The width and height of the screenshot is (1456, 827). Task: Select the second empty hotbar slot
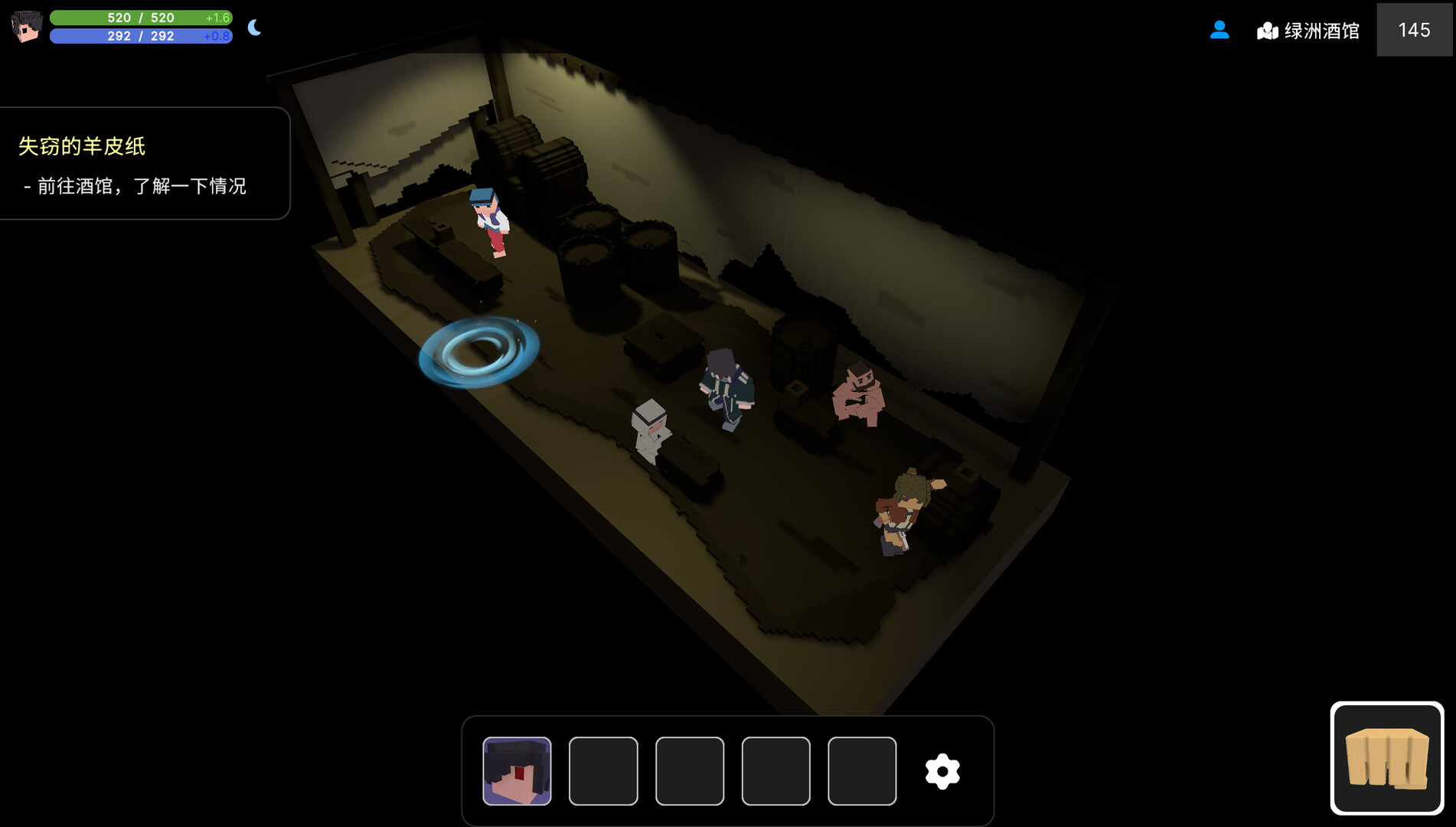point(603,770)
